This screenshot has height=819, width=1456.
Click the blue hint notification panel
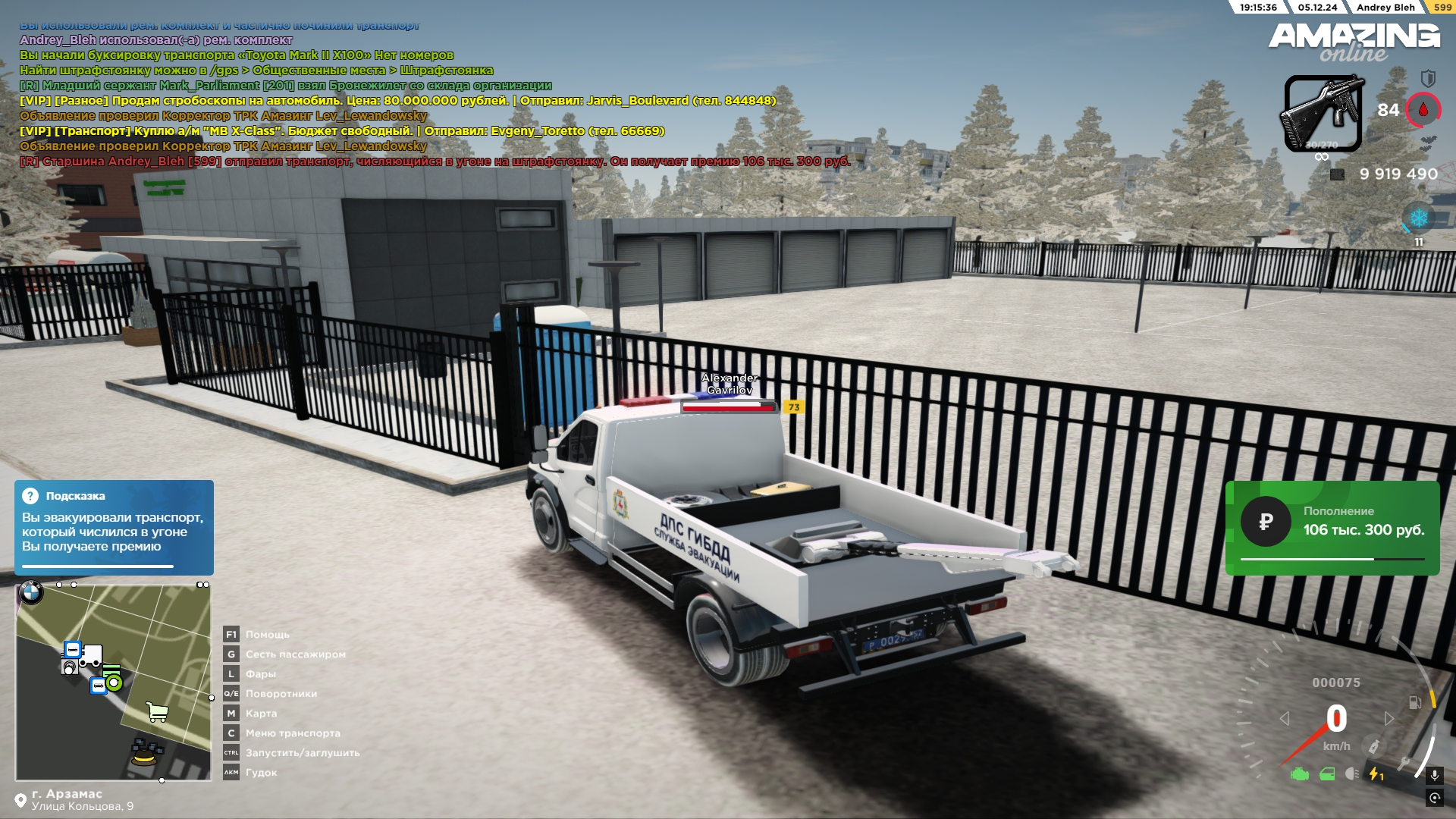[114, 527]
